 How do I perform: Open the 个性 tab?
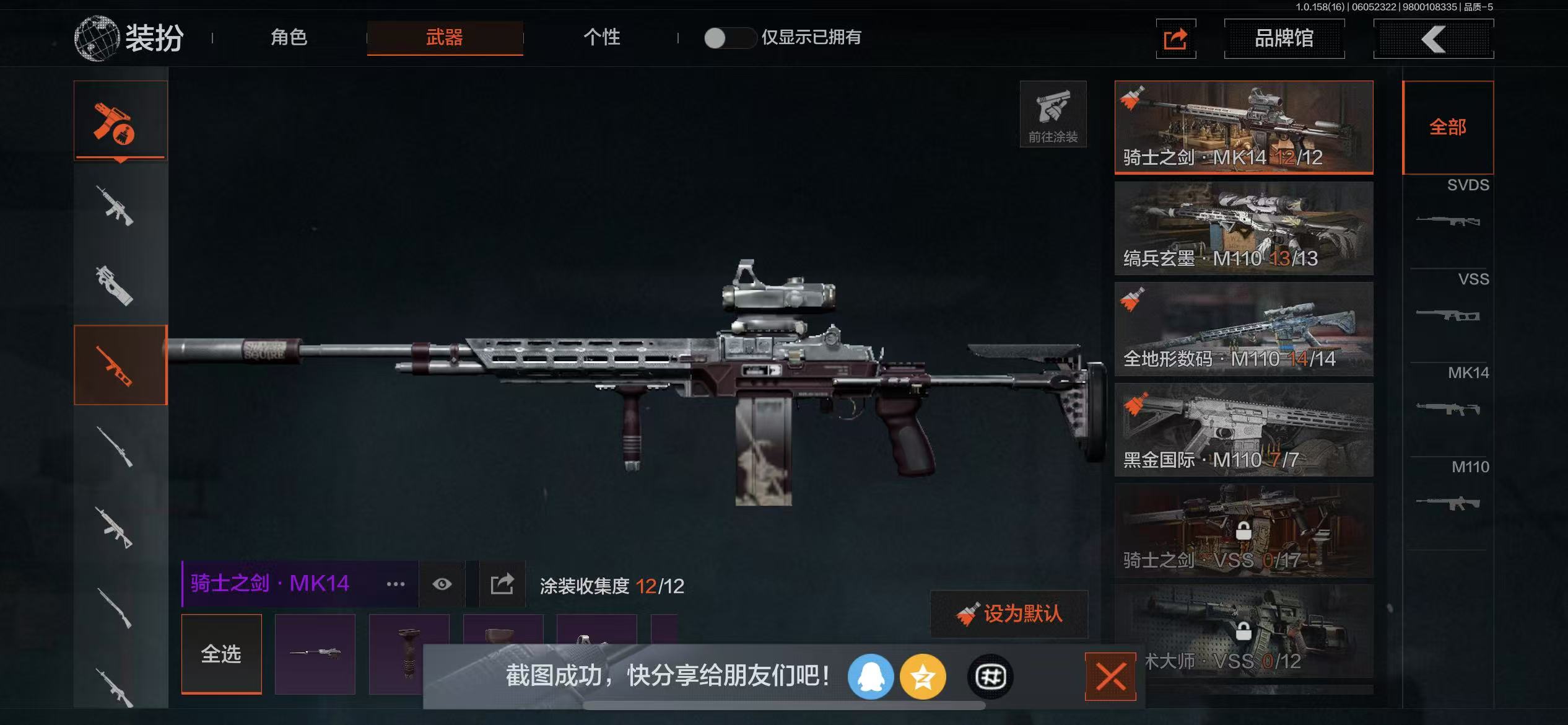point(601,37)
